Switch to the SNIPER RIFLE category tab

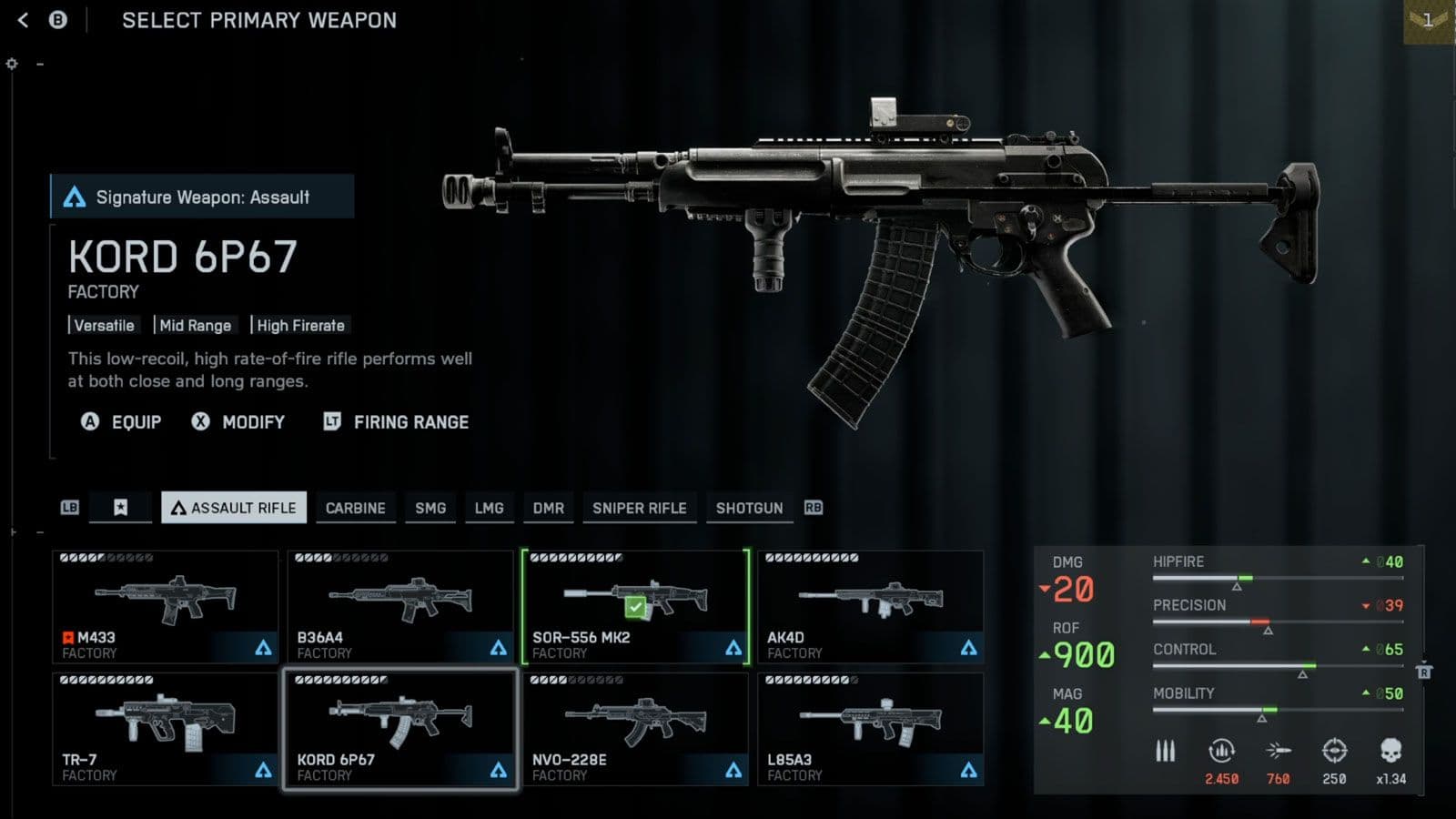pos(640,508)
